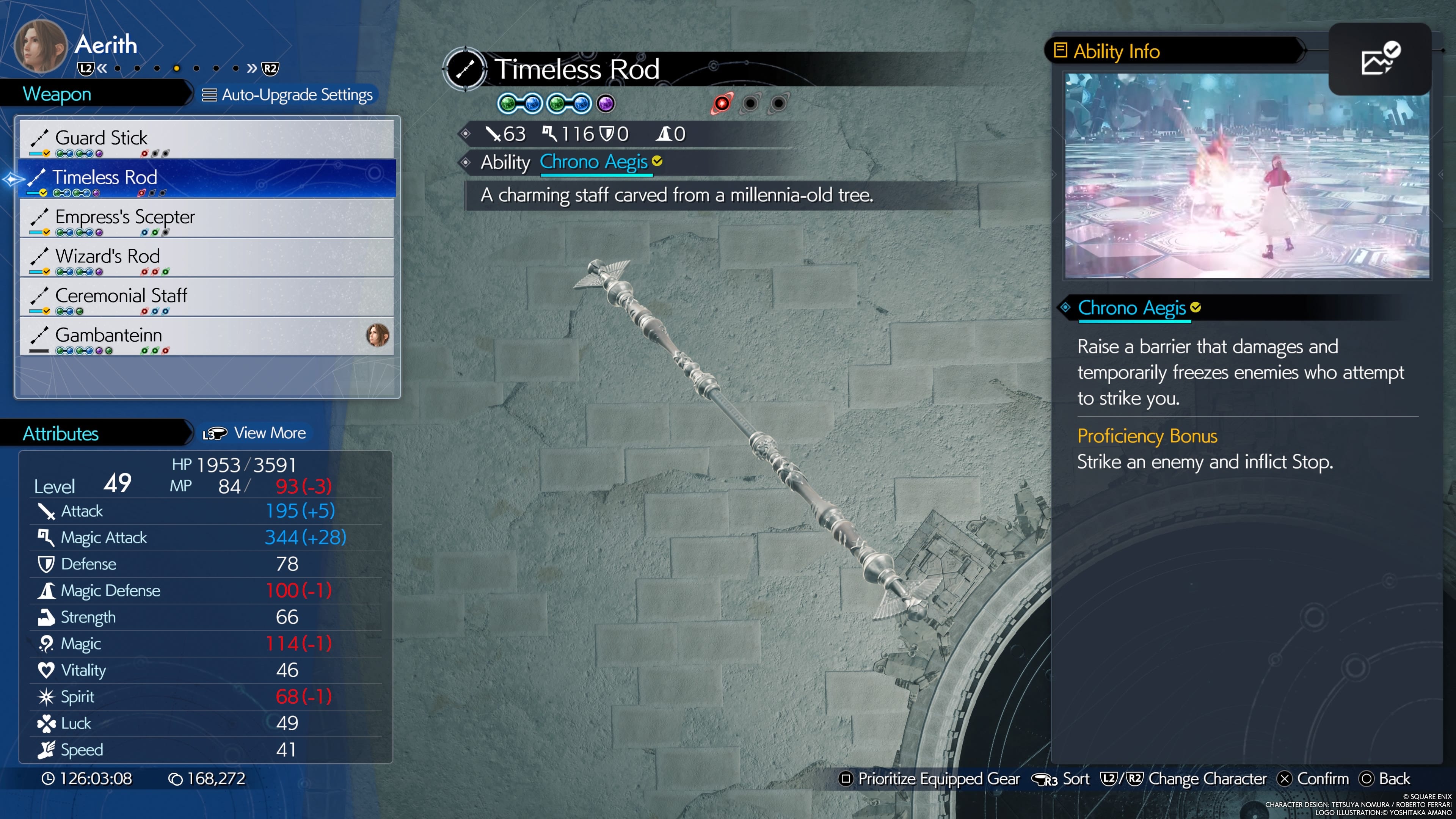Select the equipped Gambanteinn staff
Screen dimensions: 1456x819
(x=207, y=336)
